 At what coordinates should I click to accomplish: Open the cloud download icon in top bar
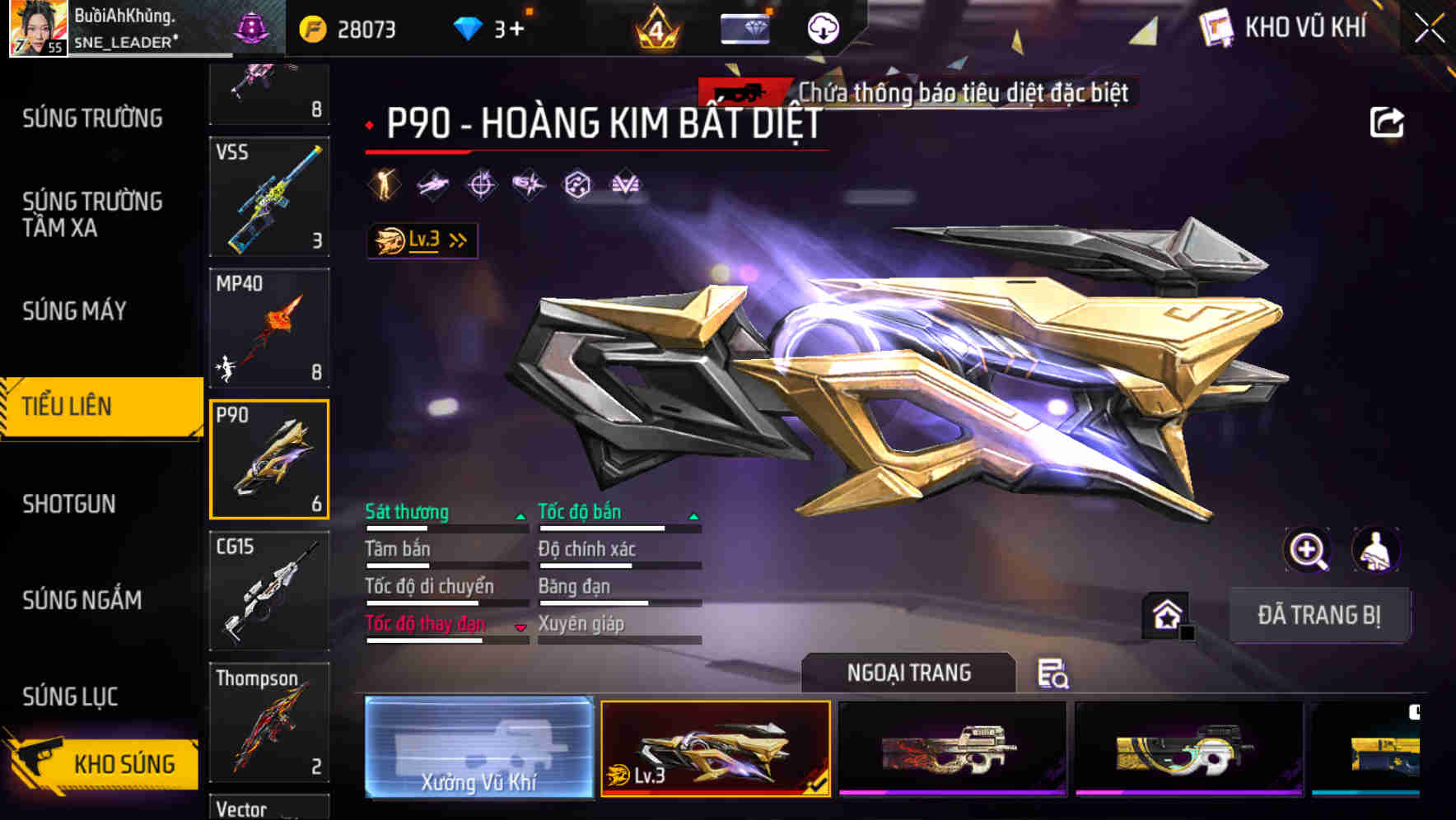pos(823,27)
